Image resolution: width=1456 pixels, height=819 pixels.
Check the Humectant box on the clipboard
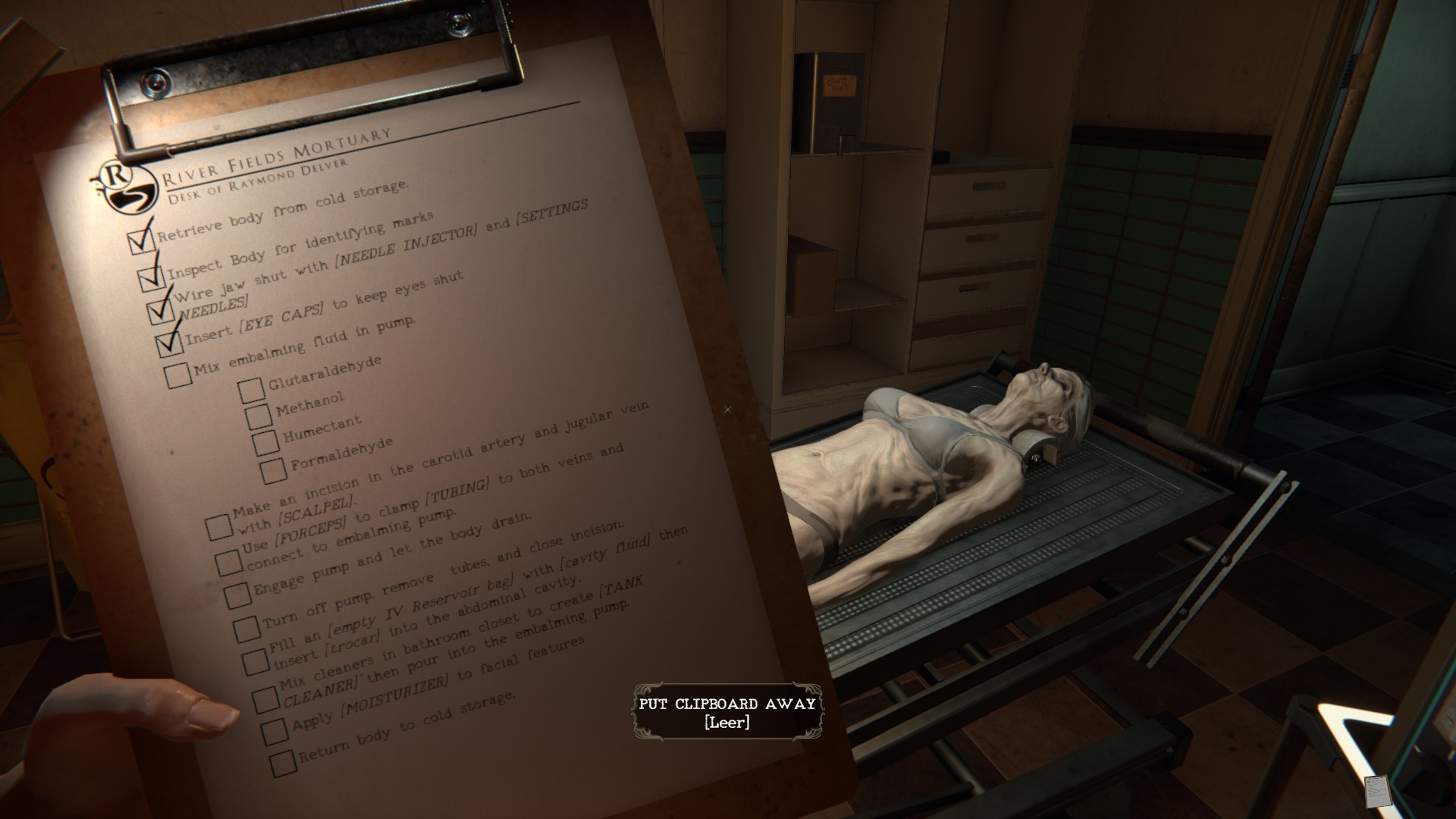click(x=265, y=443)
